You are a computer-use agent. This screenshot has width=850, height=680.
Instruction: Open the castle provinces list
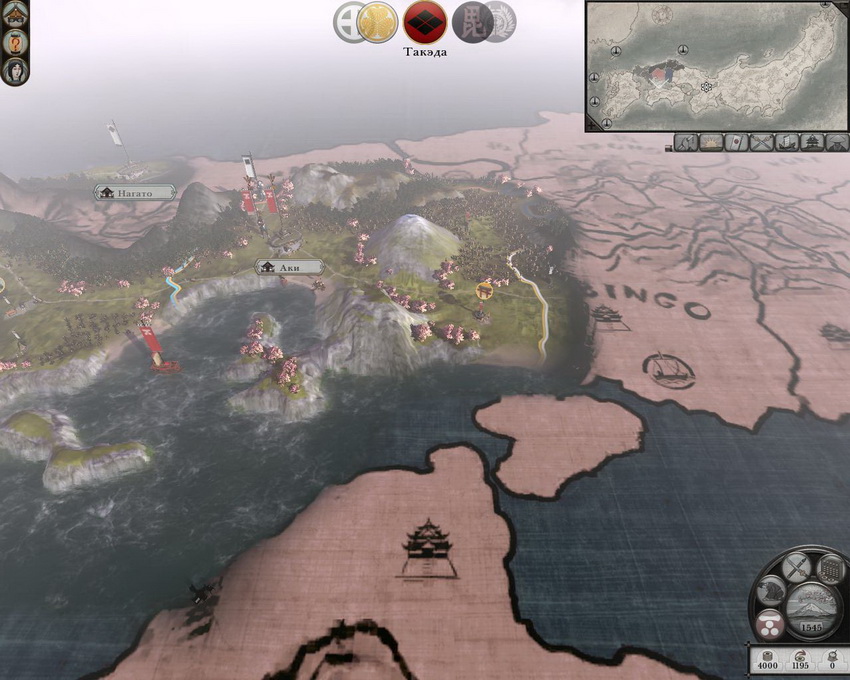pos(812,142)
